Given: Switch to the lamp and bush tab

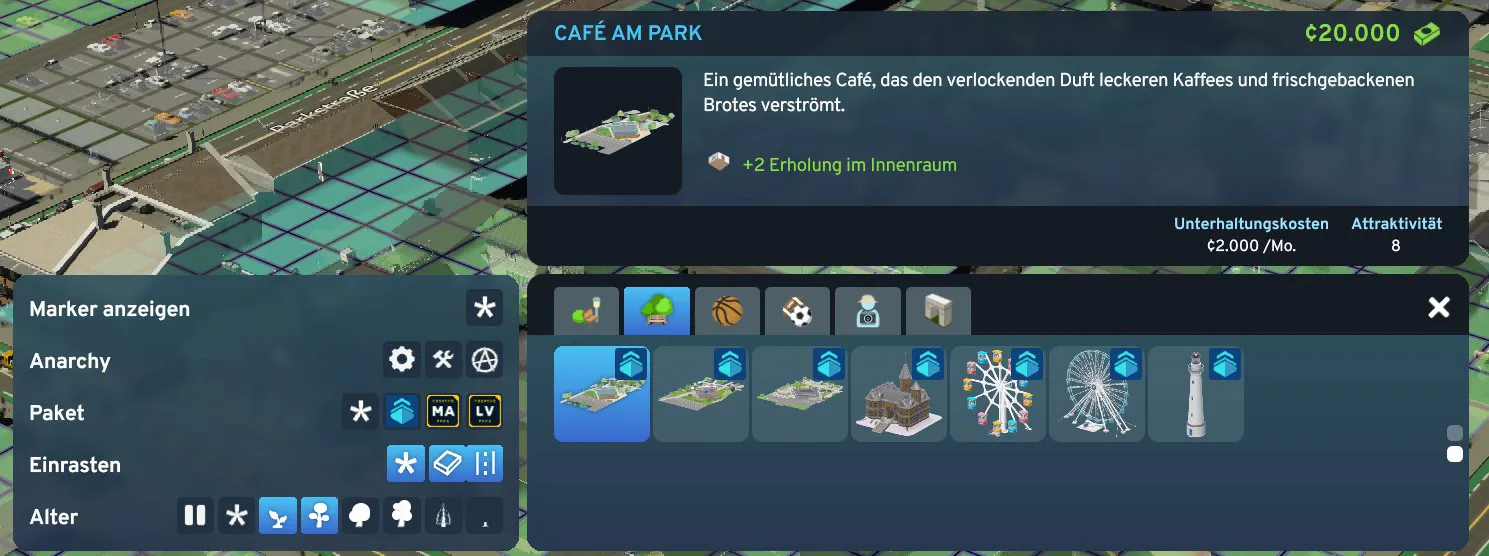Looking at the screenshot, I should pyautogui.click(x=588, y=312).
